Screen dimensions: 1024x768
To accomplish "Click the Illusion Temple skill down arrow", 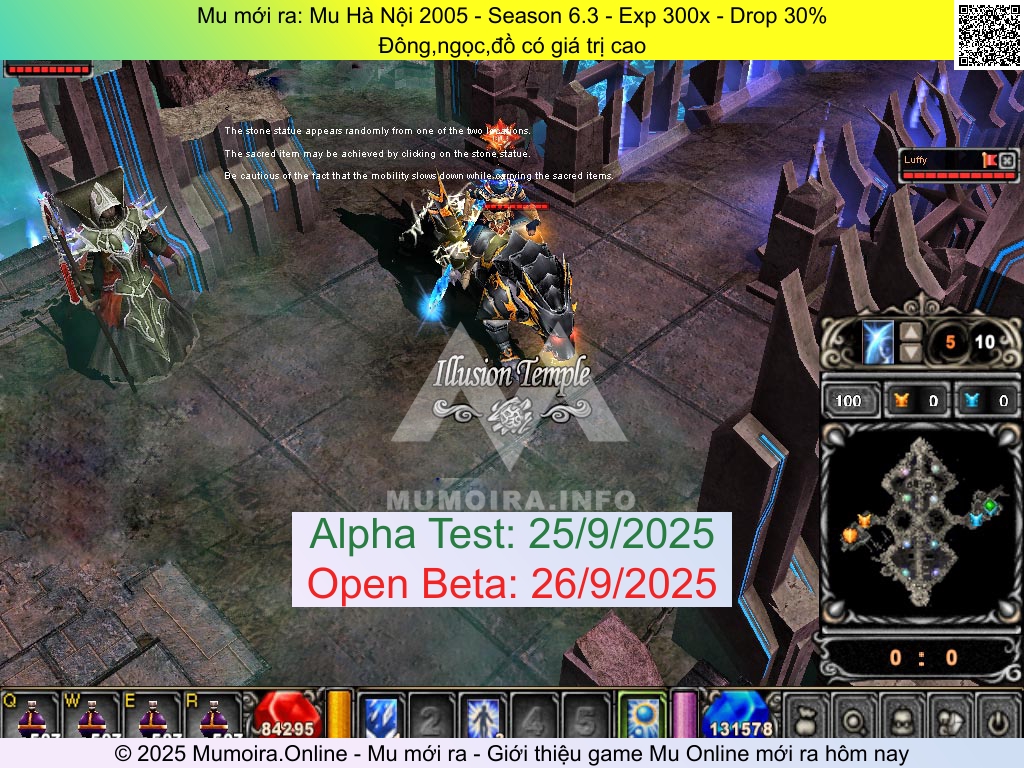I will (x=911, y=352).
